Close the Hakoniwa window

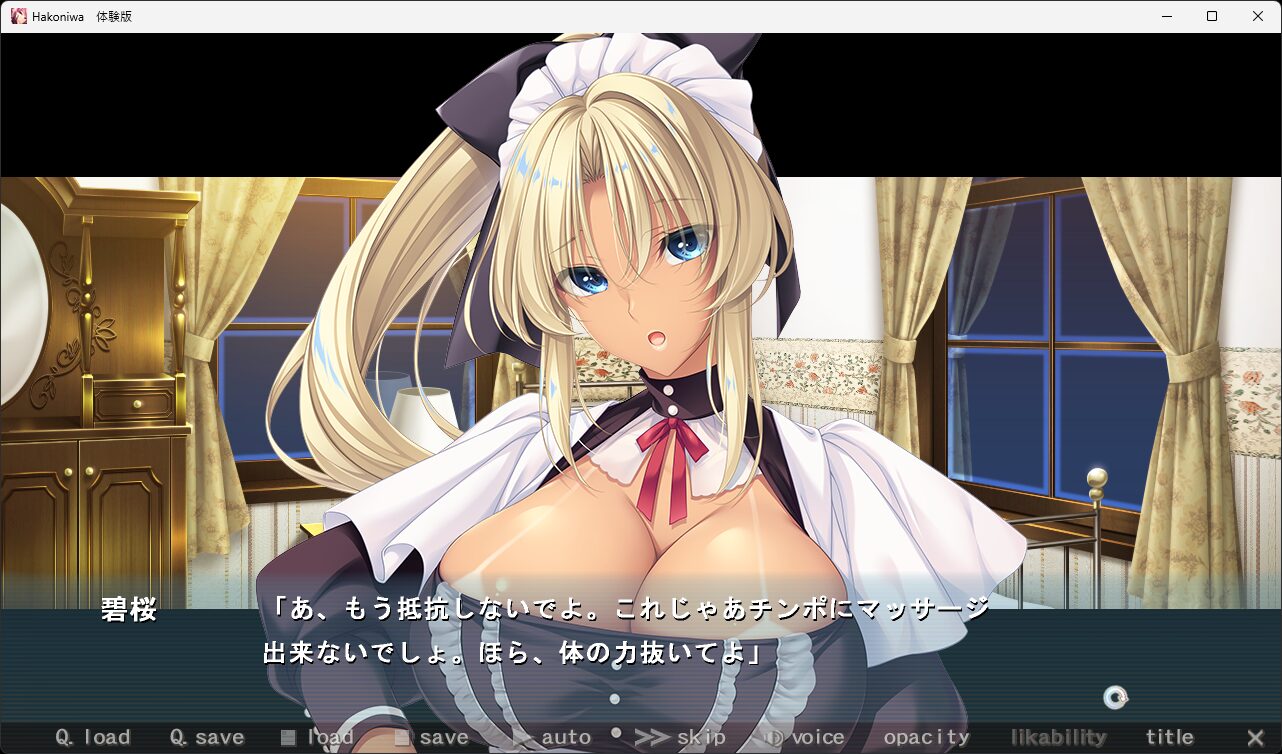click(x=1258, y=16)
